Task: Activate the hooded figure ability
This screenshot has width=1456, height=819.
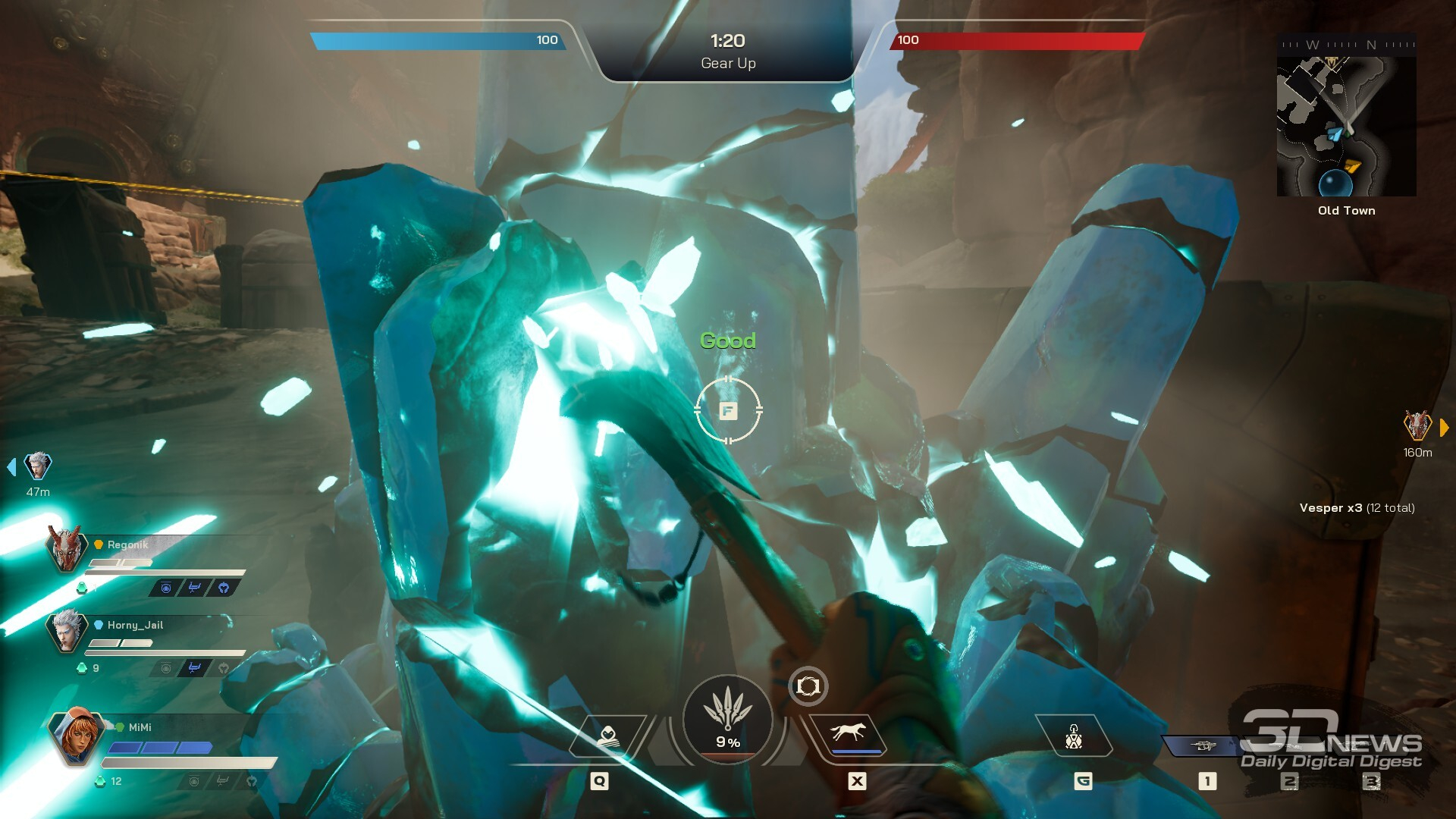Action: coord(607,736)
